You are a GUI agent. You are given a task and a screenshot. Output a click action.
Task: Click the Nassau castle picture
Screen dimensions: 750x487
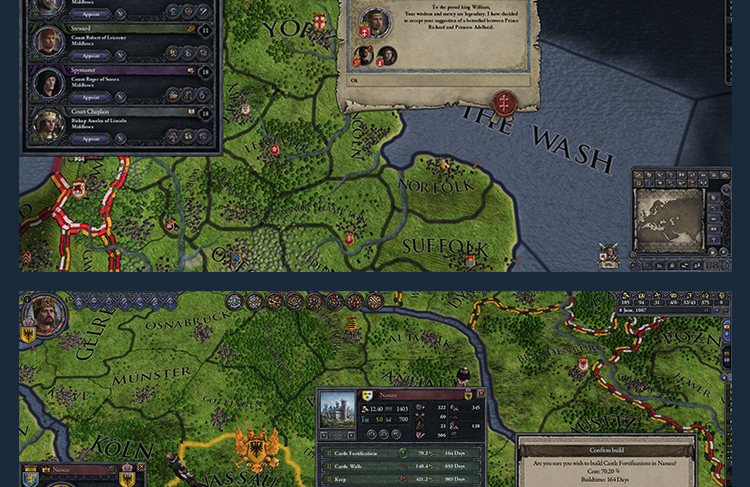[x=337, y=410]
